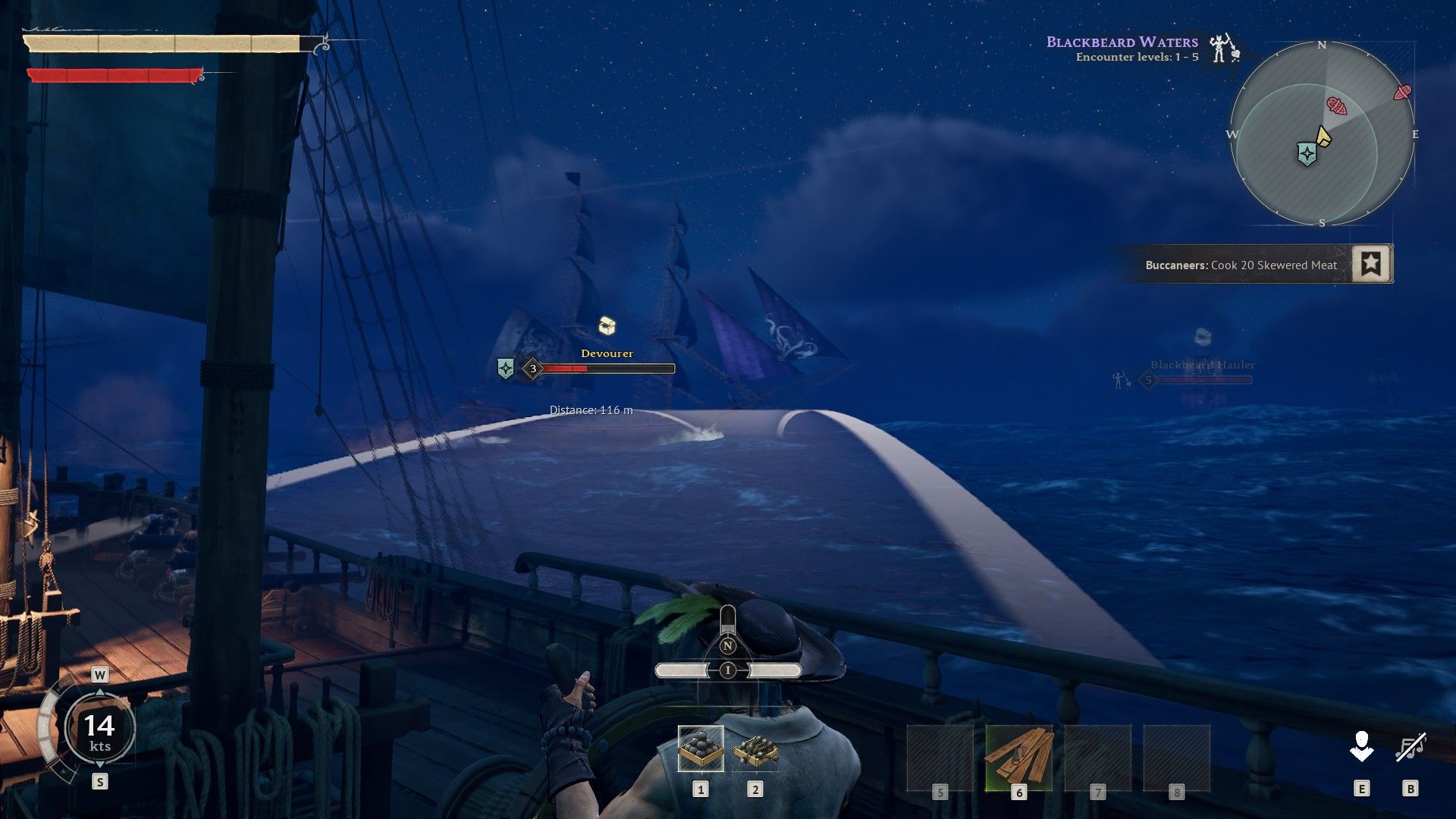This screenshot has height=819, width=1456.
Task: Click the objective tracker star icon
Action: click(x=1370, y=264)
